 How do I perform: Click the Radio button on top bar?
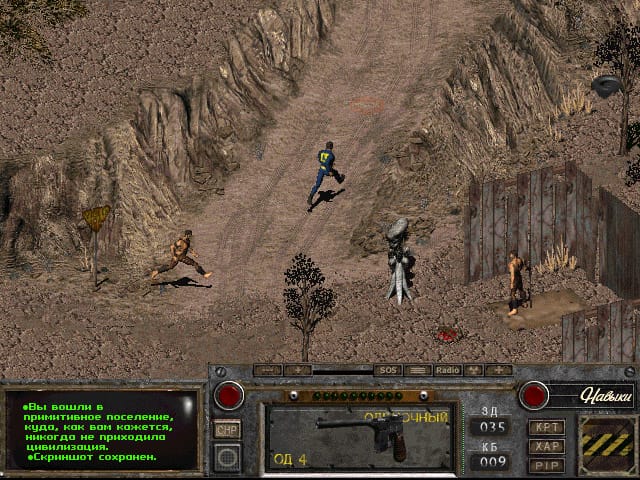click(x=447, y=370)
